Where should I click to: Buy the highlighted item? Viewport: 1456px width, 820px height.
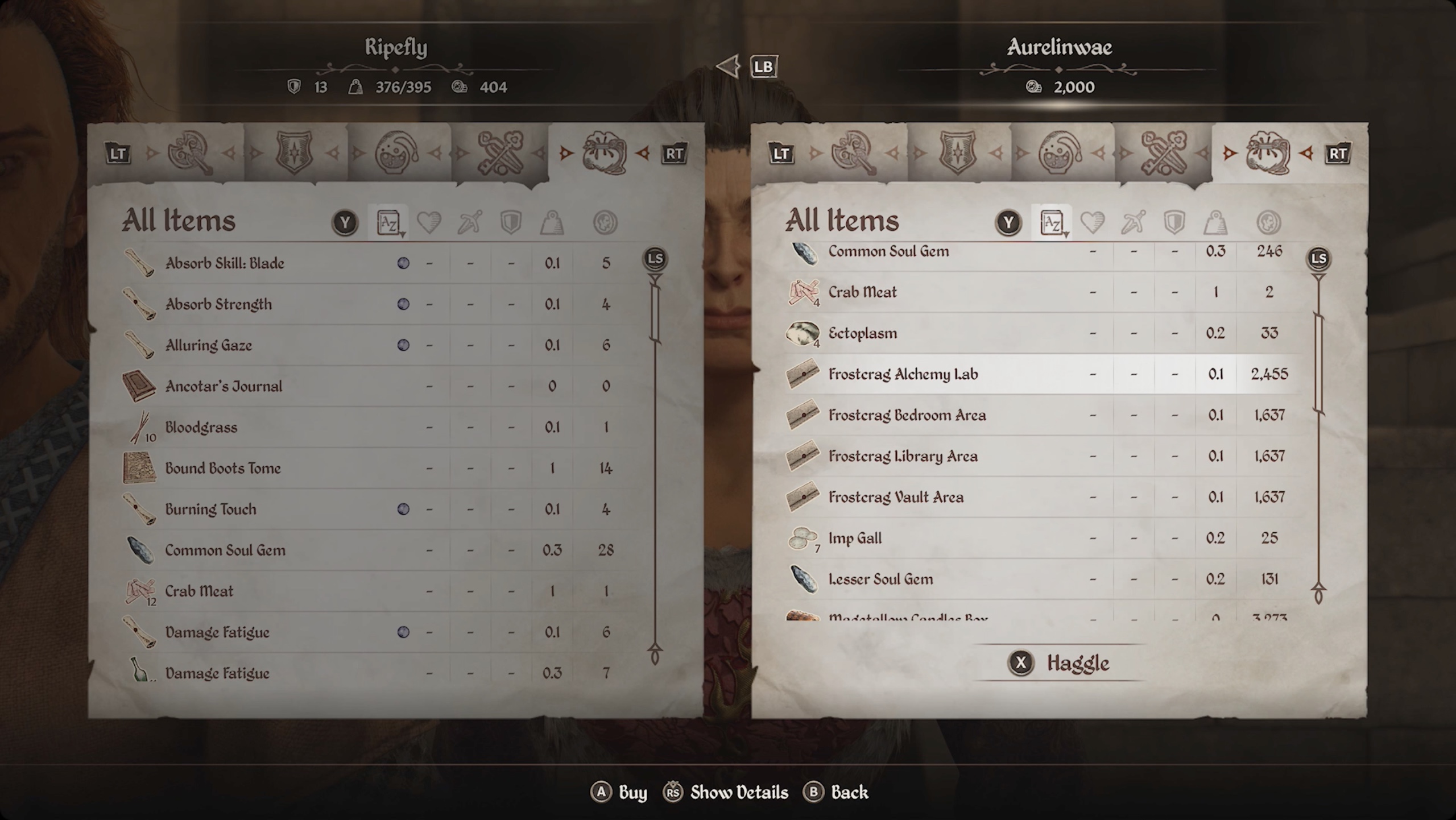[x=619, y=793]
